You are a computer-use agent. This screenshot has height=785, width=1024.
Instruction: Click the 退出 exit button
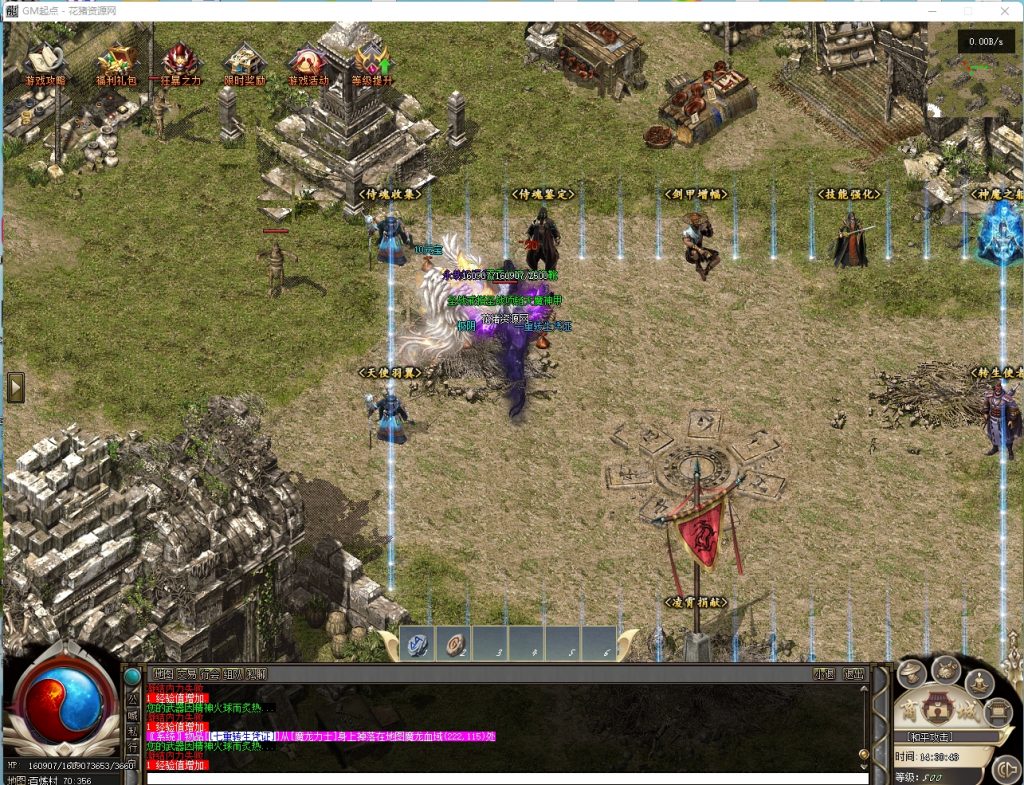[853, 674]
